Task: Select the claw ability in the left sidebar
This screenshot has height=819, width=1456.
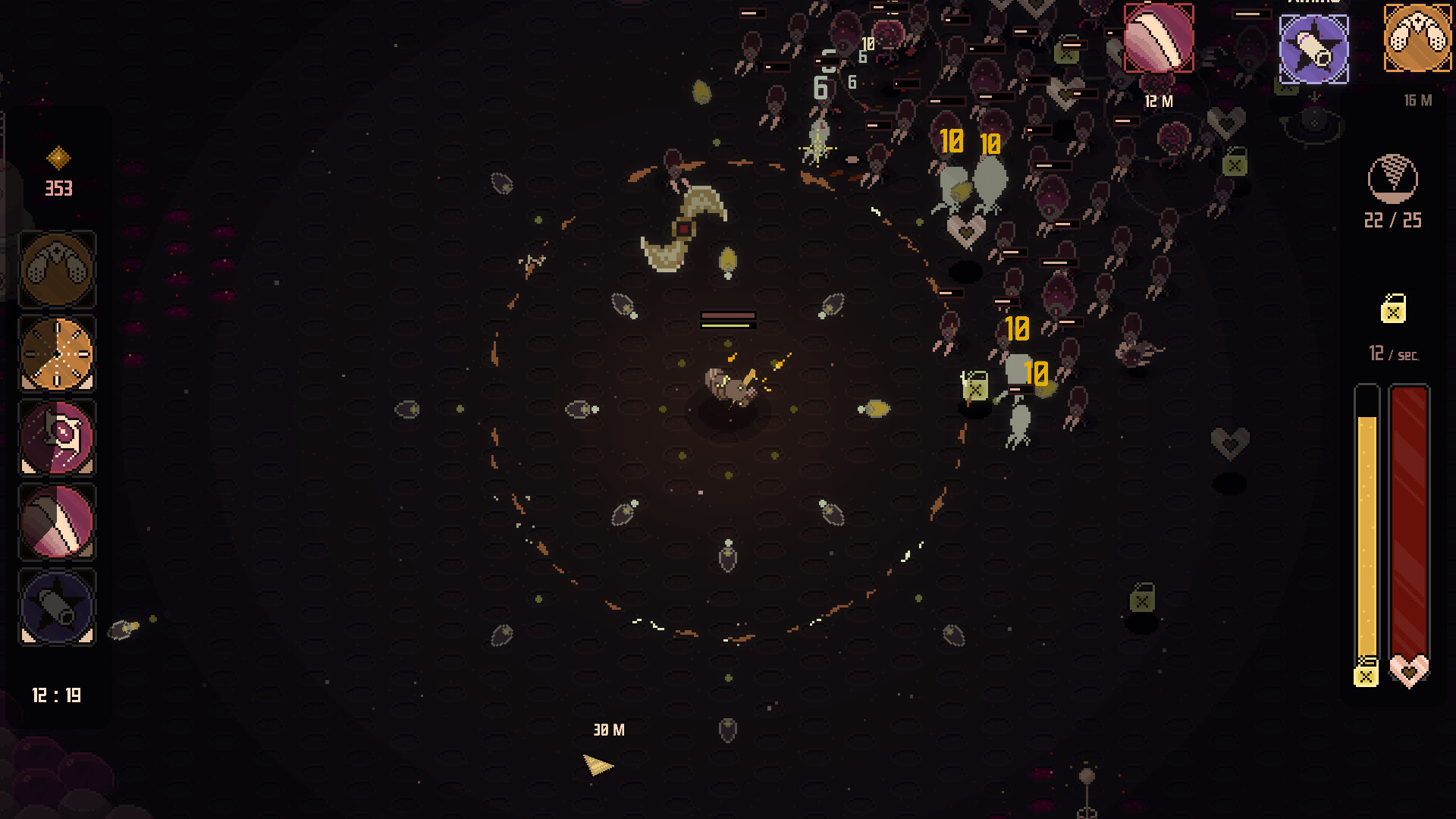Action: [x=57, y=269]
